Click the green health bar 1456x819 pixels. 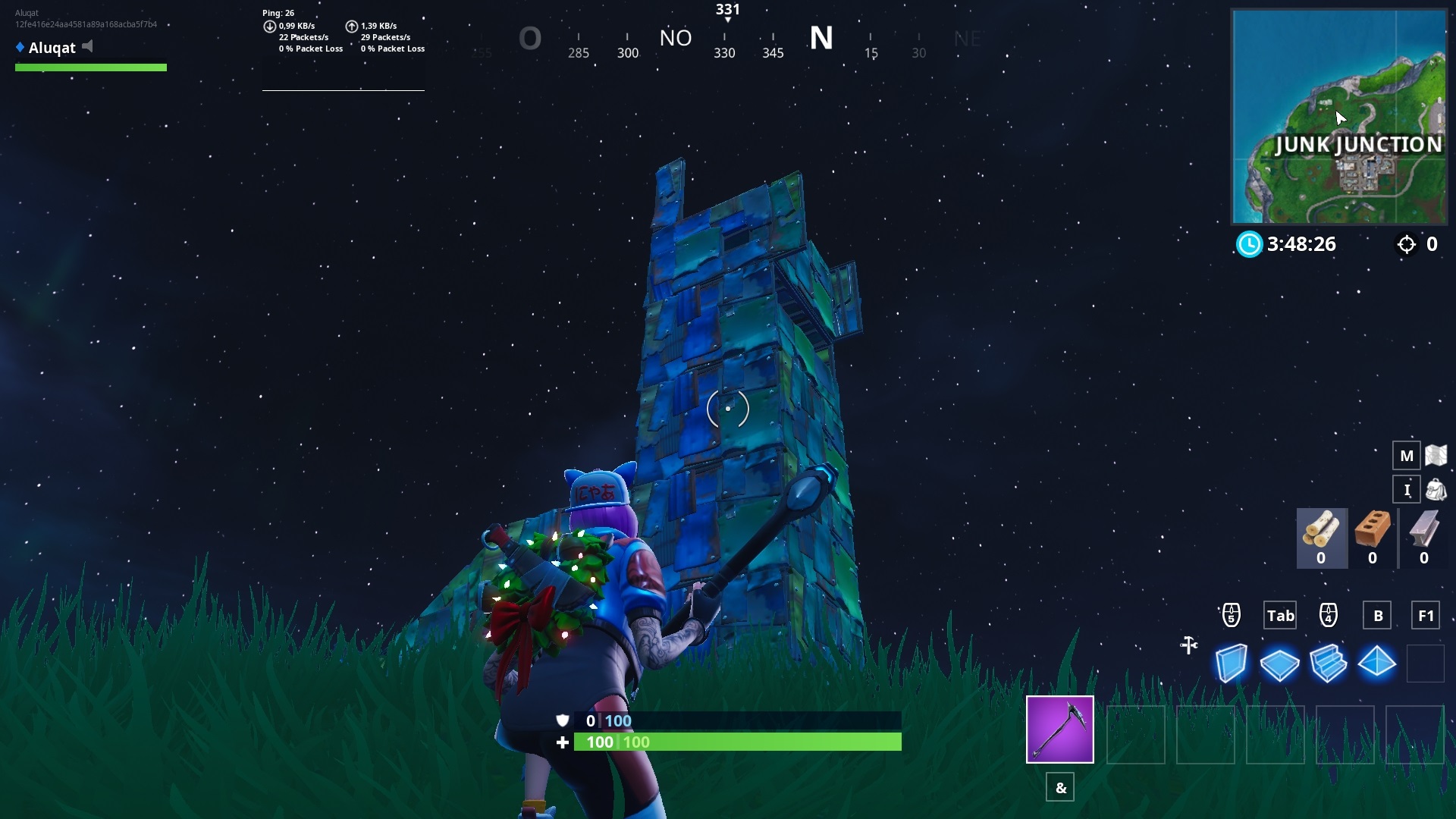coord(736,742)
